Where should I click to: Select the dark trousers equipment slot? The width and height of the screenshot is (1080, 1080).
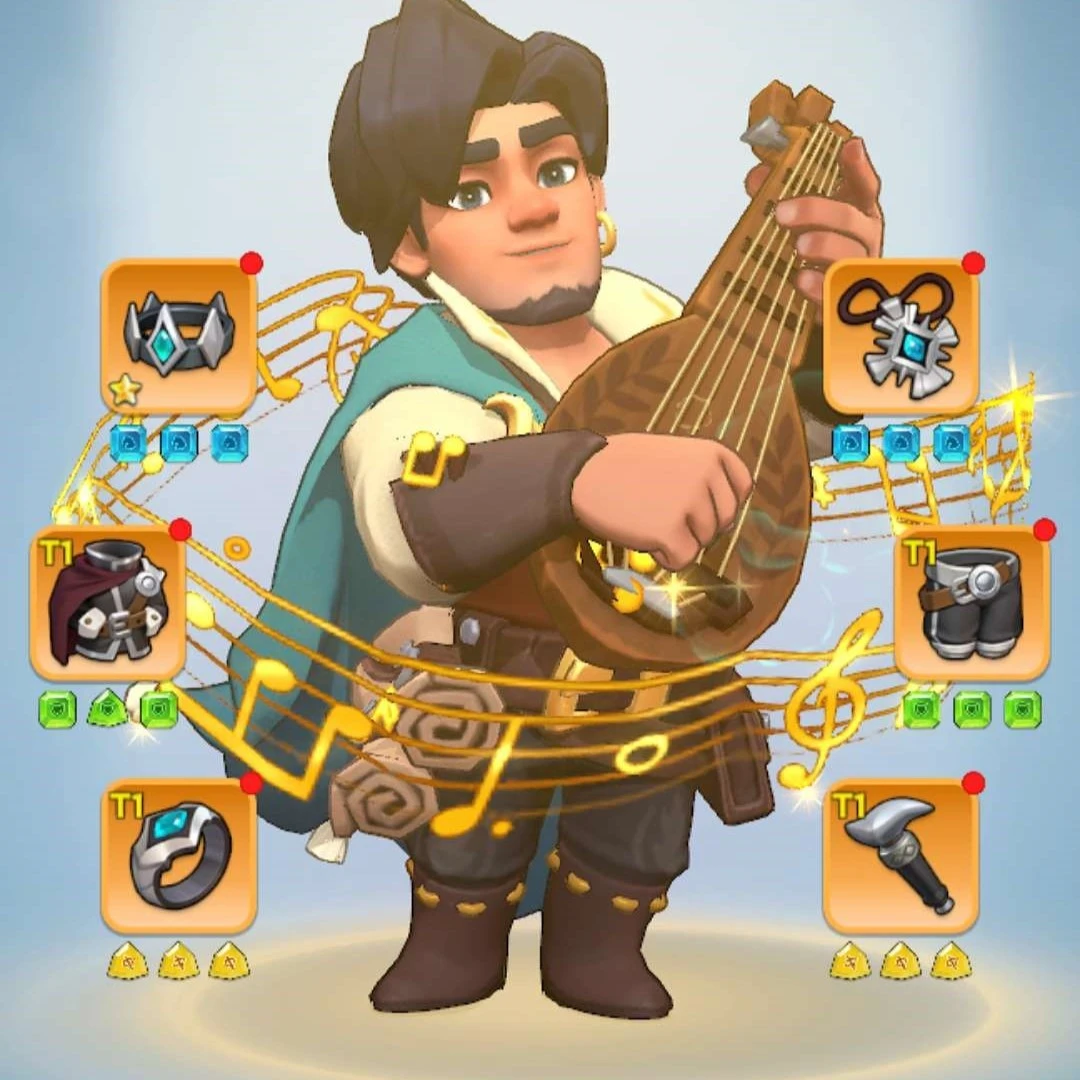point(972,603)
